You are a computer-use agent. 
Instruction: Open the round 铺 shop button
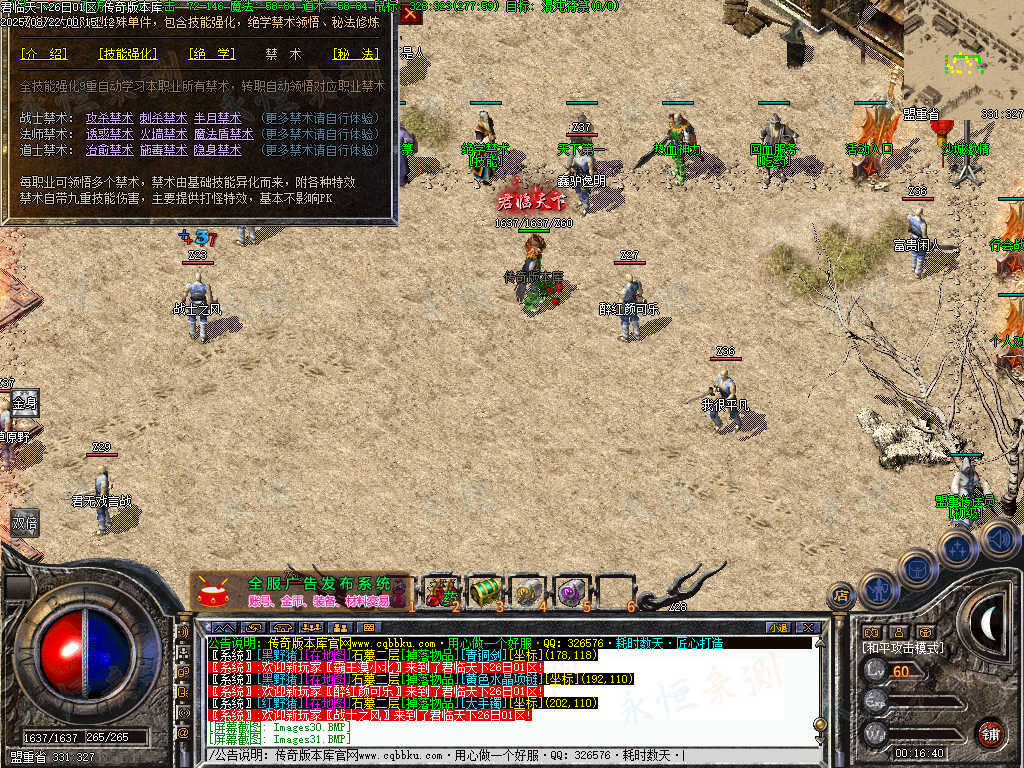click(x=990, y=733)
